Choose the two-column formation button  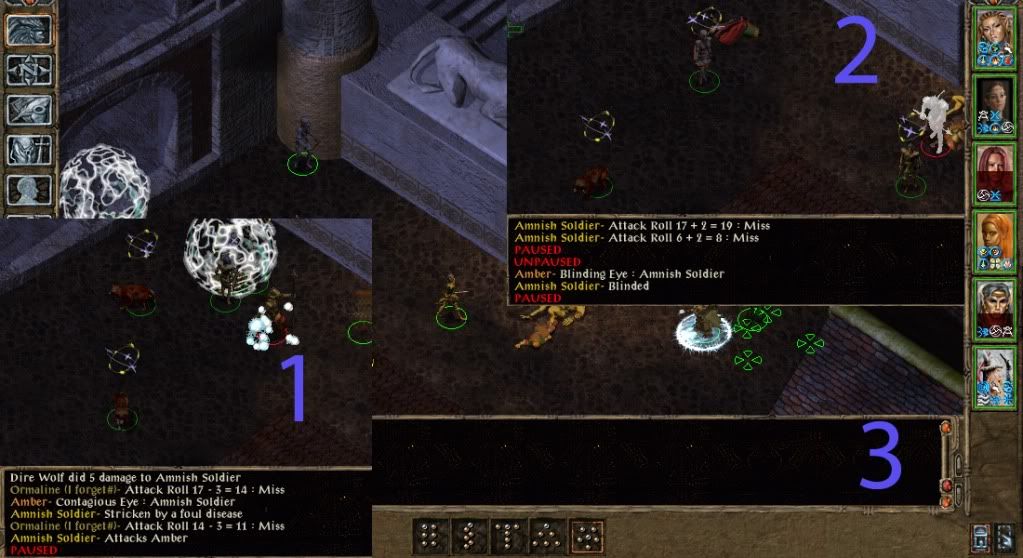click(x=430, y=537)
